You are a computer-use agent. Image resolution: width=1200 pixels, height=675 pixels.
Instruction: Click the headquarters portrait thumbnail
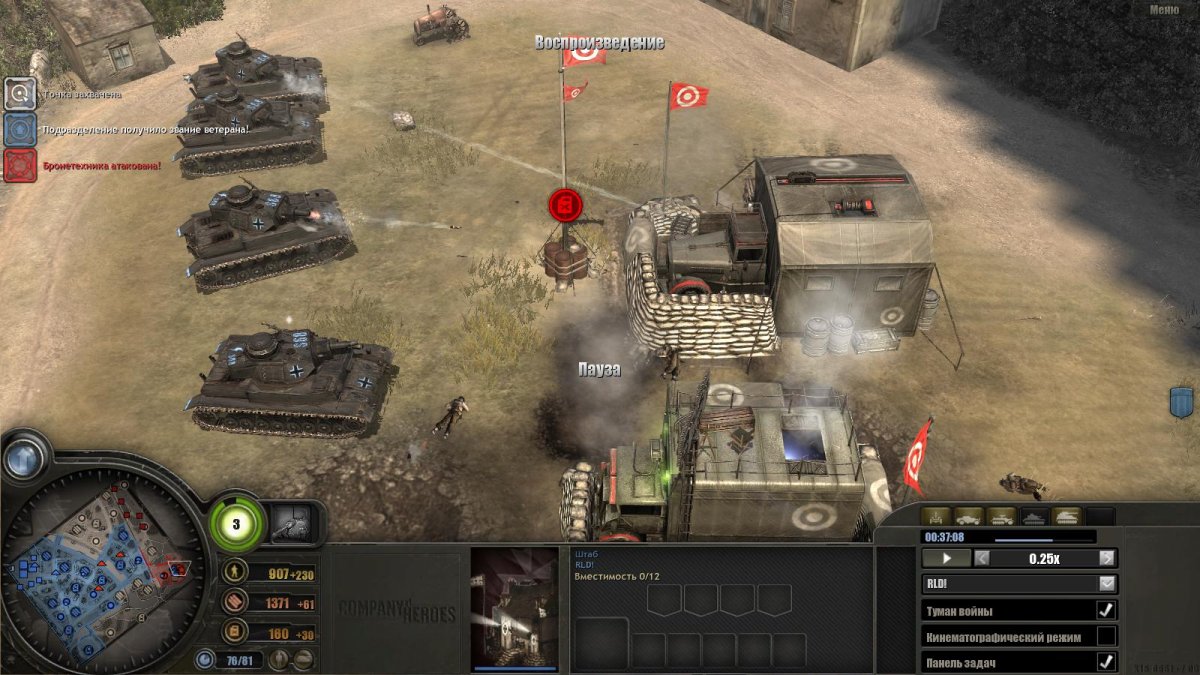click(x=514, y=607)
